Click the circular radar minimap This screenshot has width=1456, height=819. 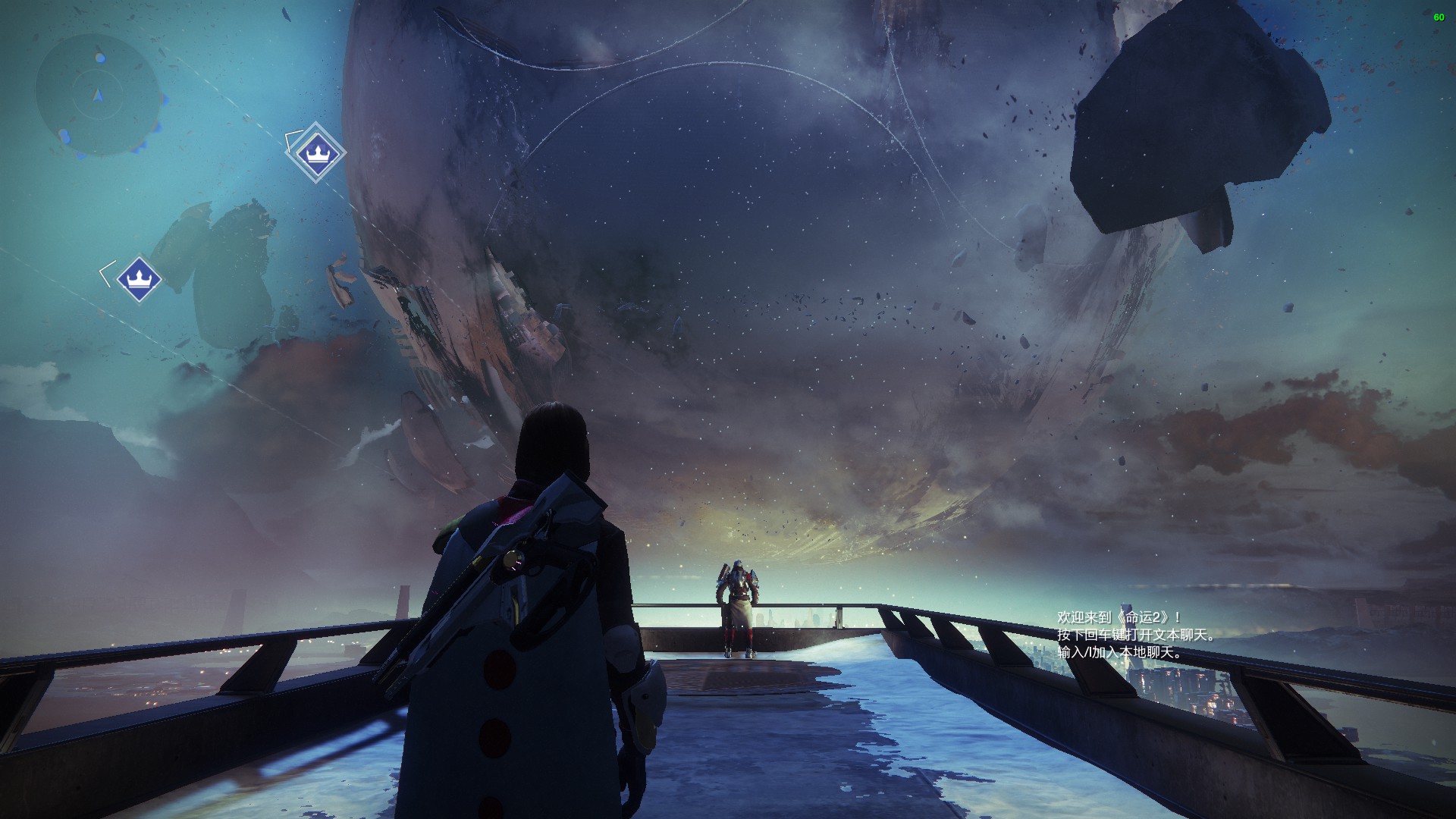click(x=98, y=94)
